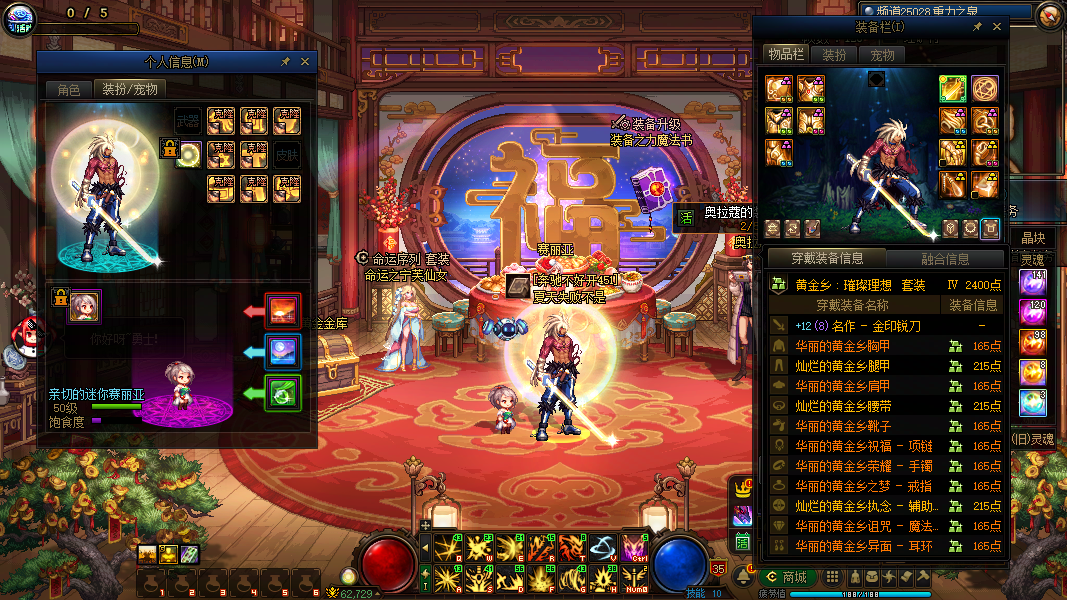Screen dimensions: 1067x600
Task: Show the 穿戴装备信息 tab
Action: [x=825, y=259]
